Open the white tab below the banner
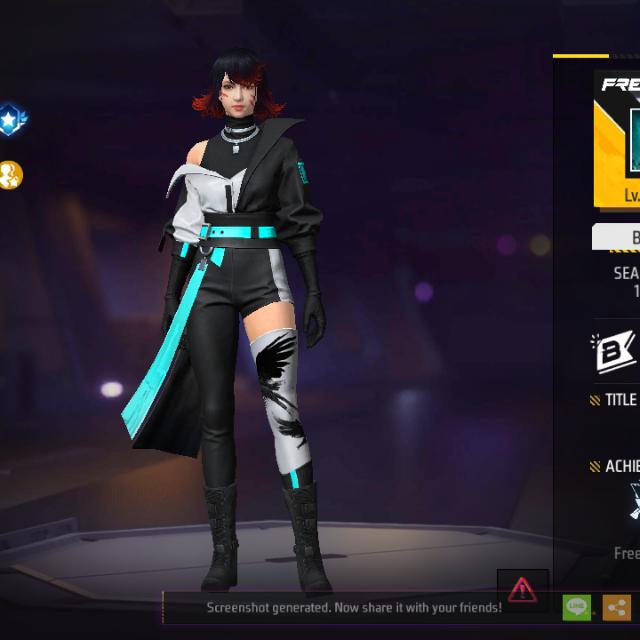 pos(618,237)
